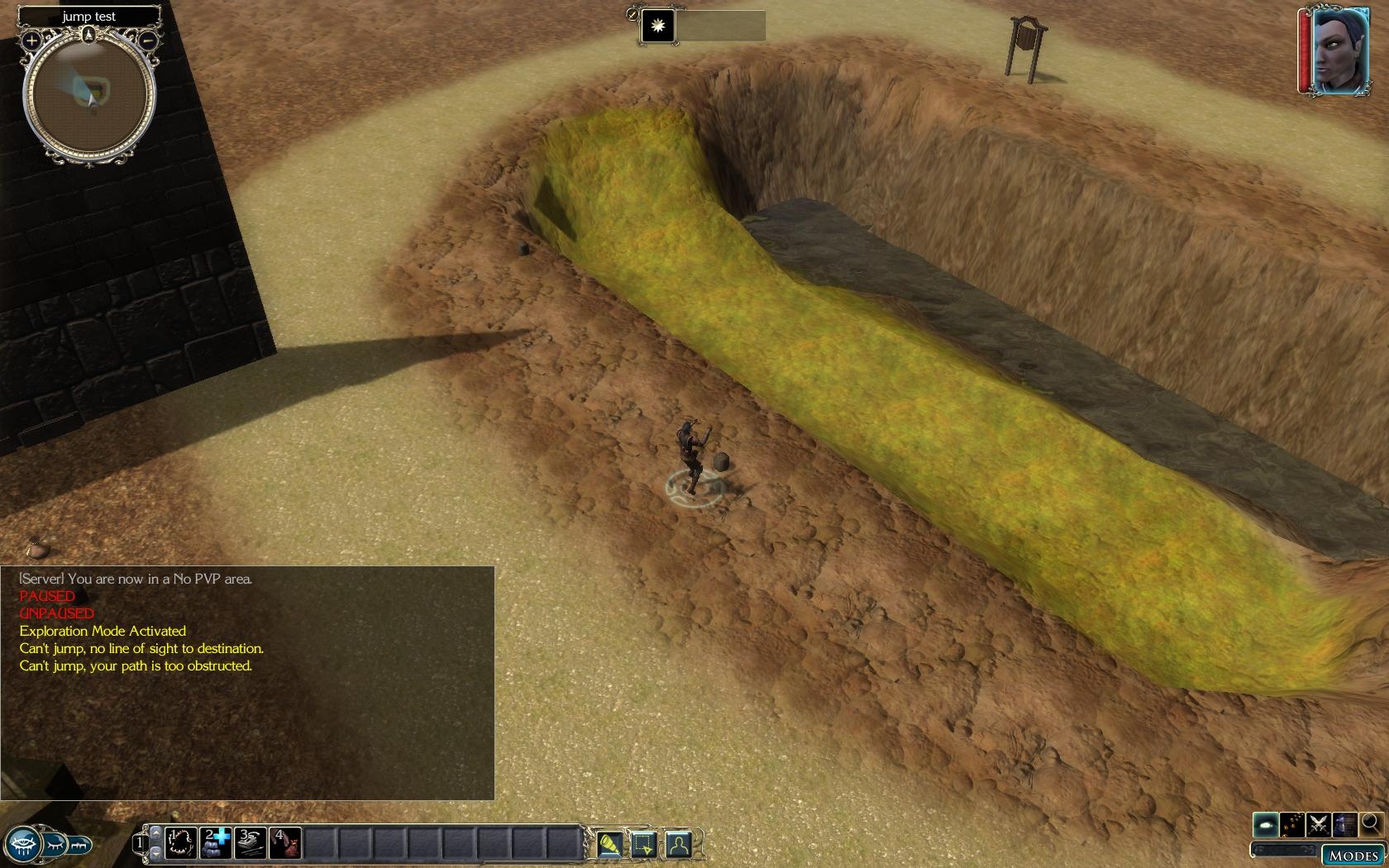Toggle the crossed swords combat mode
Viewport: 1389px width, 868px height.
tap(1319, 824)
